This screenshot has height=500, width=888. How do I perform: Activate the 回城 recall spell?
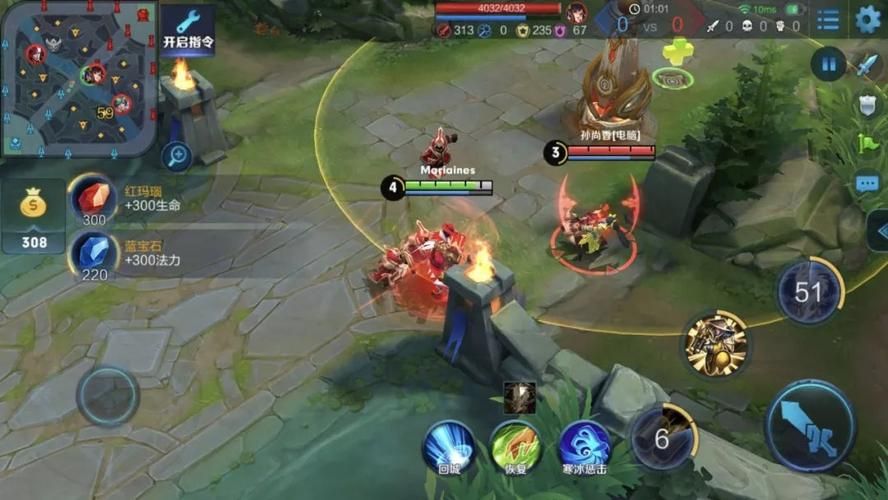pos(448,446)
